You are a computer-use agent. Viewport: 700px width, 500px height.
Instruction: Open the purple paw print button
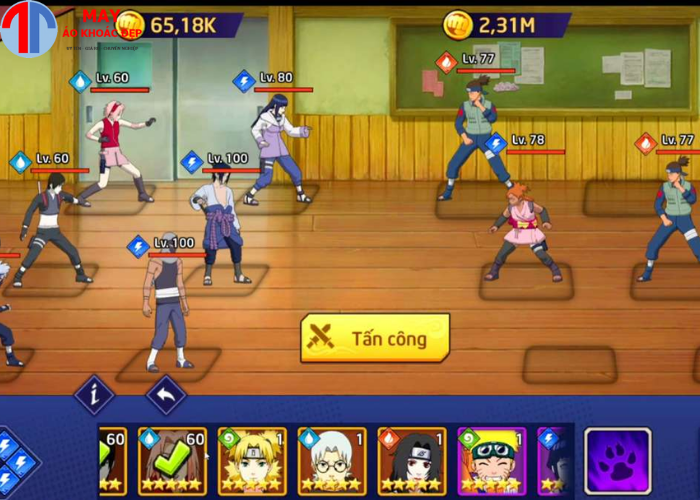pyautogui.click(x=617, y=461)
